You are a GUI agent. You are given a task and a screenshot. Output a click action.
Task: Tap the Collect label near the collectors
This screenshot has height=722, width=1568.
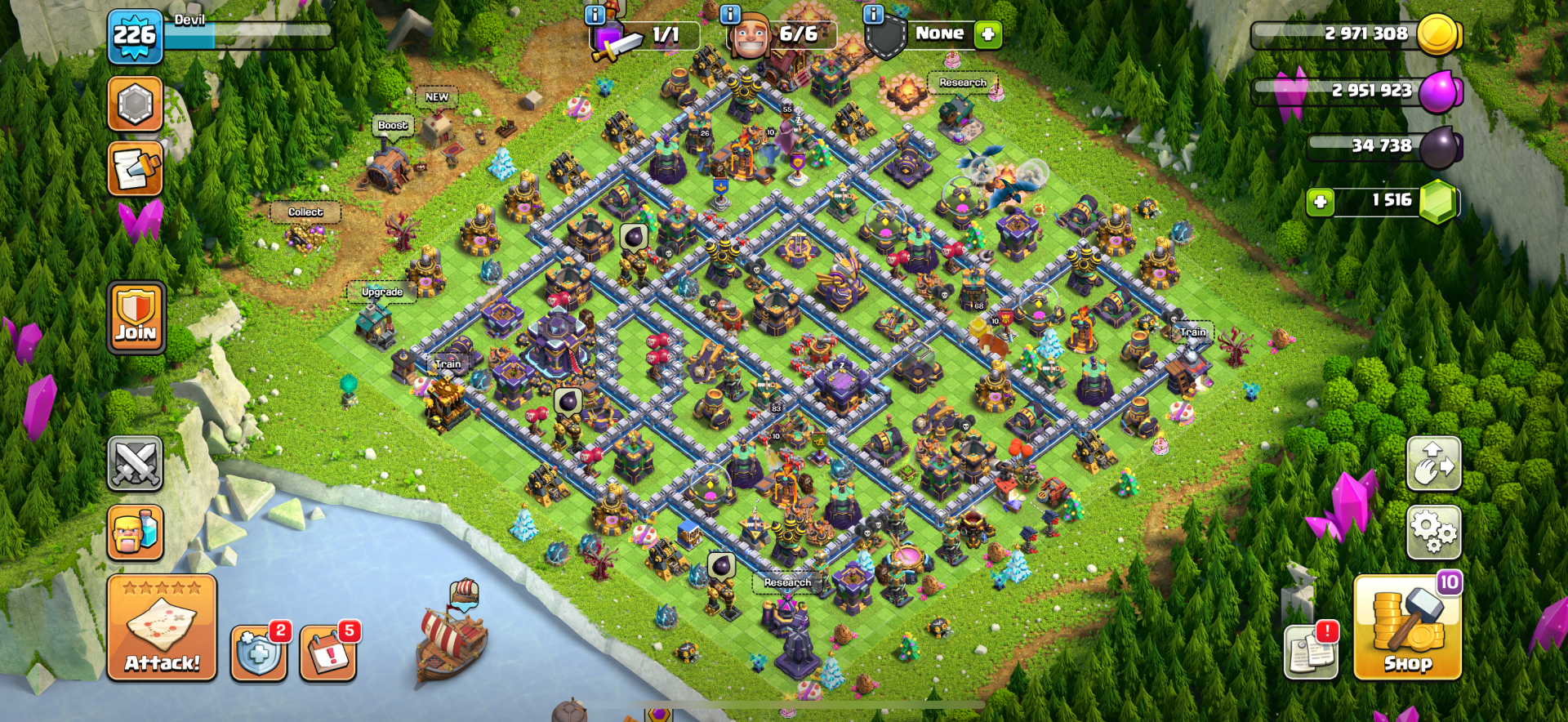[x=305, y=211]
